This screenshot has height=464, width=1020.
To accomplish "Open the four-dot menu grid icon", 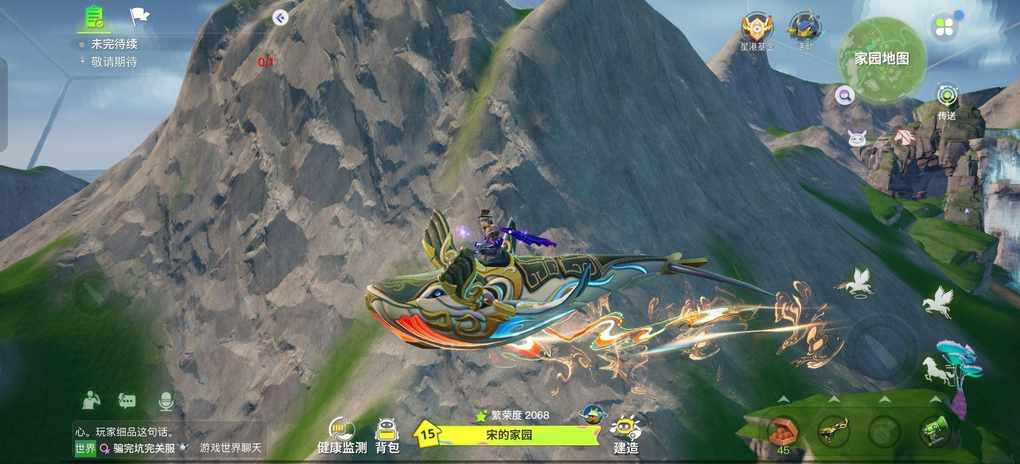I will (943, 27).
